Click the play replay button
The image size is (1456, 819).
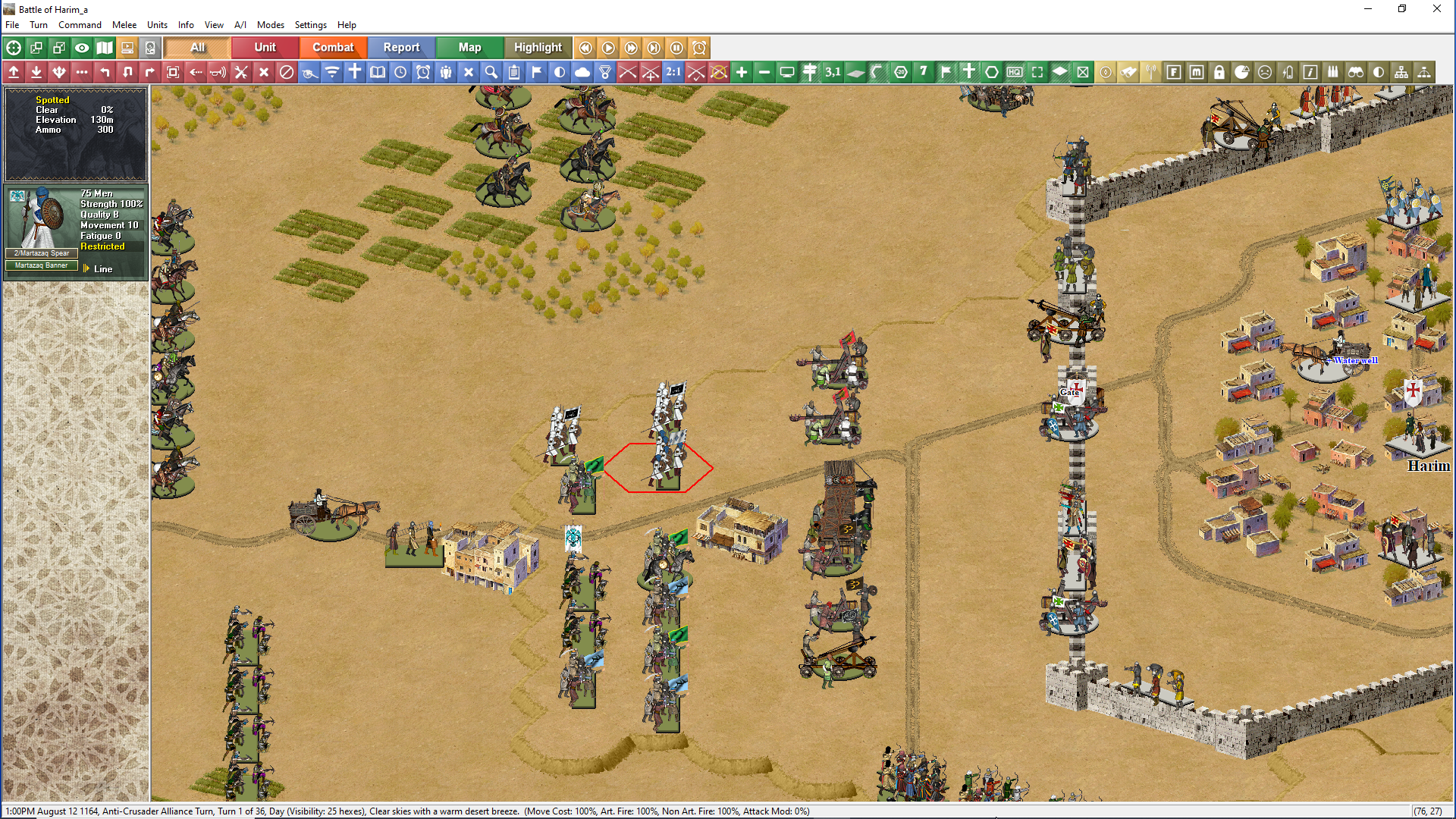pos(608,48)
